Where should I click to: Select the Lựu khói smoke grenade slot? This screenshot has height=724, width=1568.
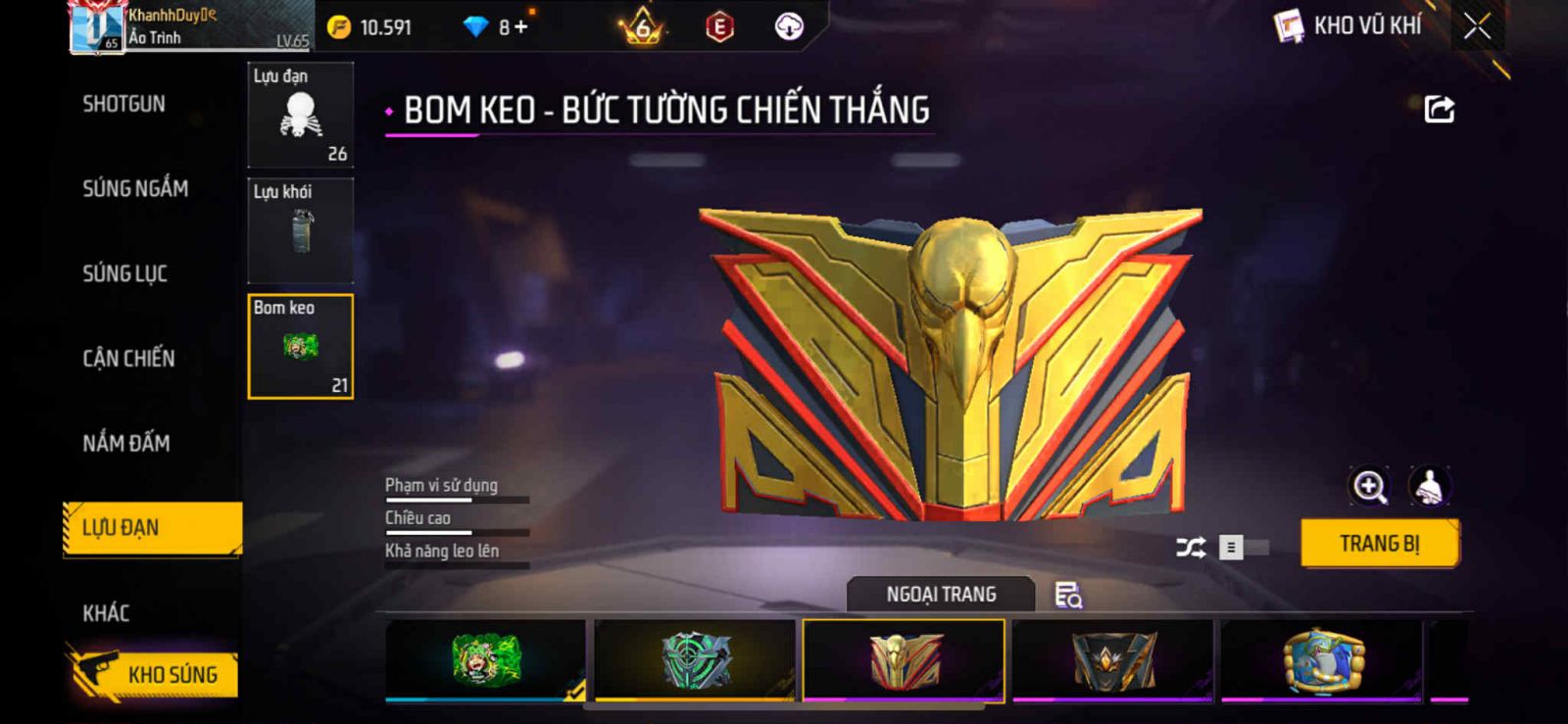300,231
